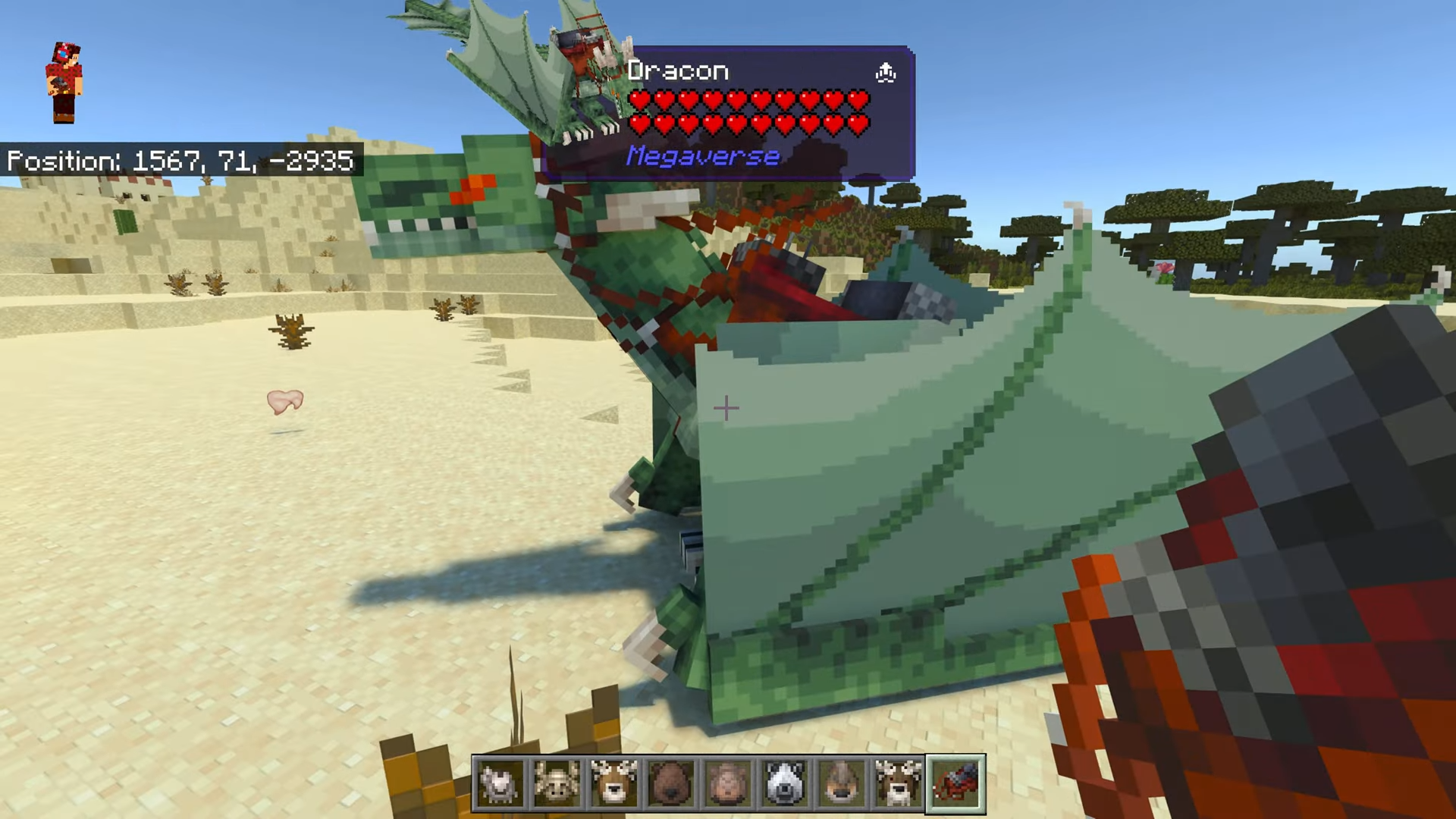Choose the light tan deer head slot
Image resolution: width=1456 pixels, height=819 pixels.
[613, 783]
